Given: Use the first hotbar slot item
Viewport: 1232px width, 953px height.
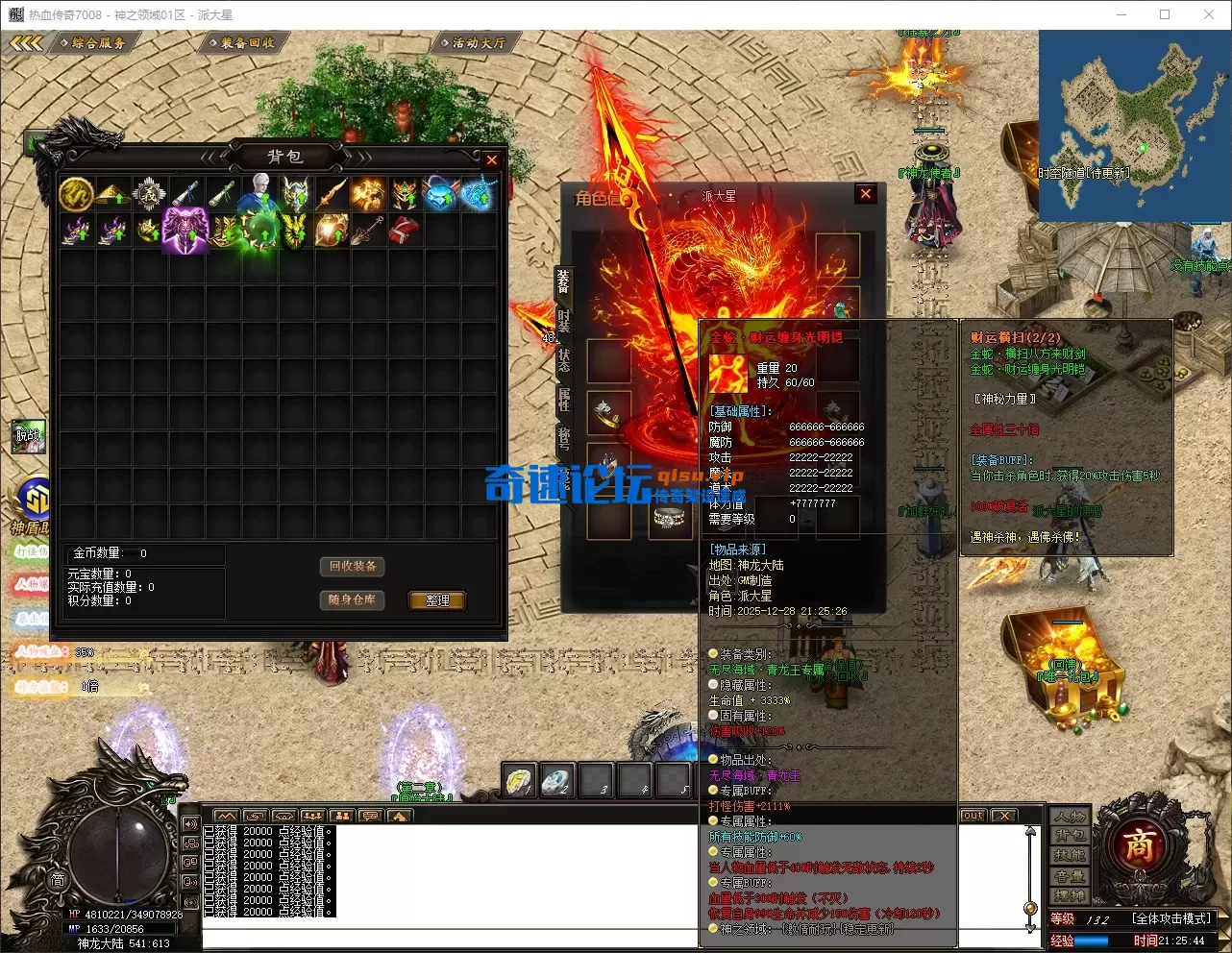Looking at the screenshot, I should [x=520, y=780].
